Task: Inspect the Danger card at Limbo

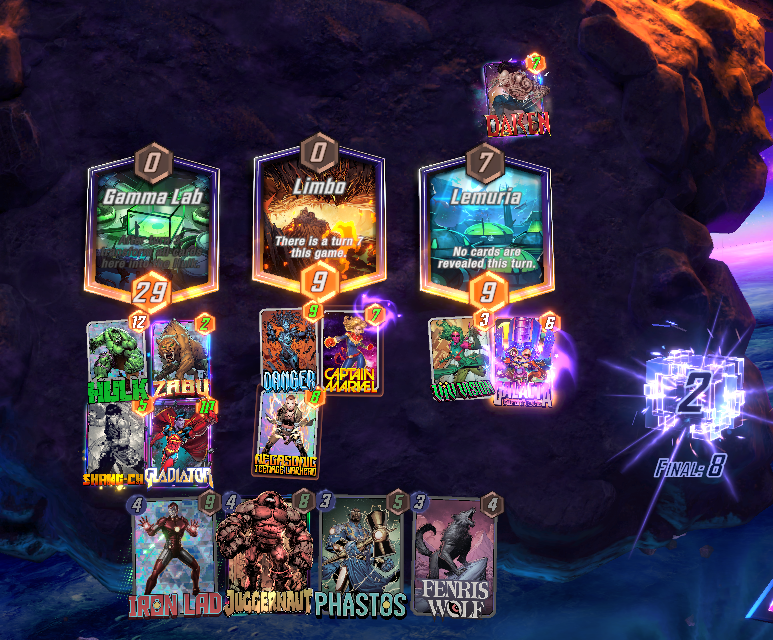Action: pyautogui.click(x=289, y=350)
